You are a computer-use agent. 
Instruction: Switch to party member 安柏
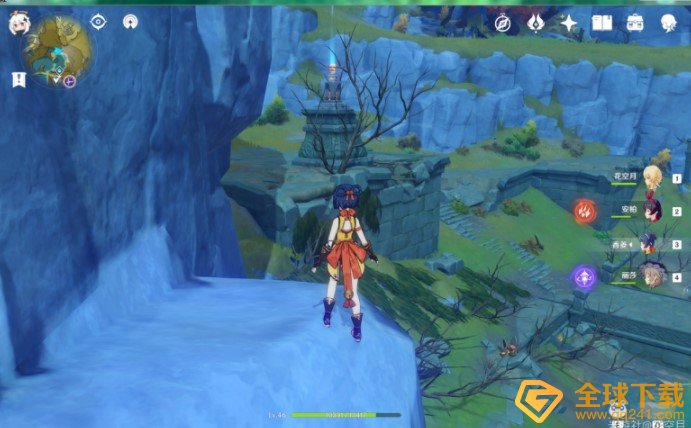click(x=651, y=211)
